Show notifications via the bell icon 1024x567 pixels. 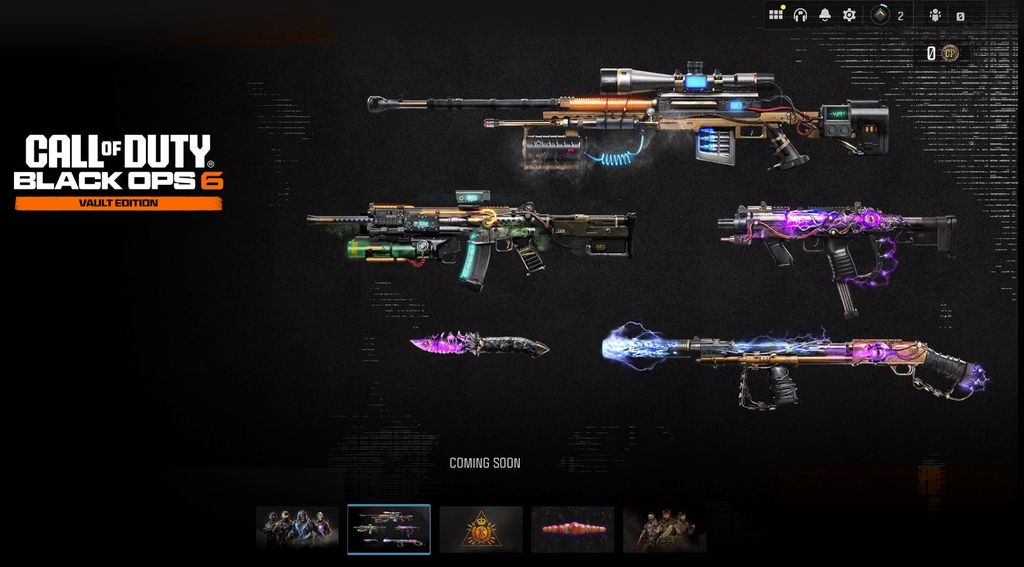825,15
